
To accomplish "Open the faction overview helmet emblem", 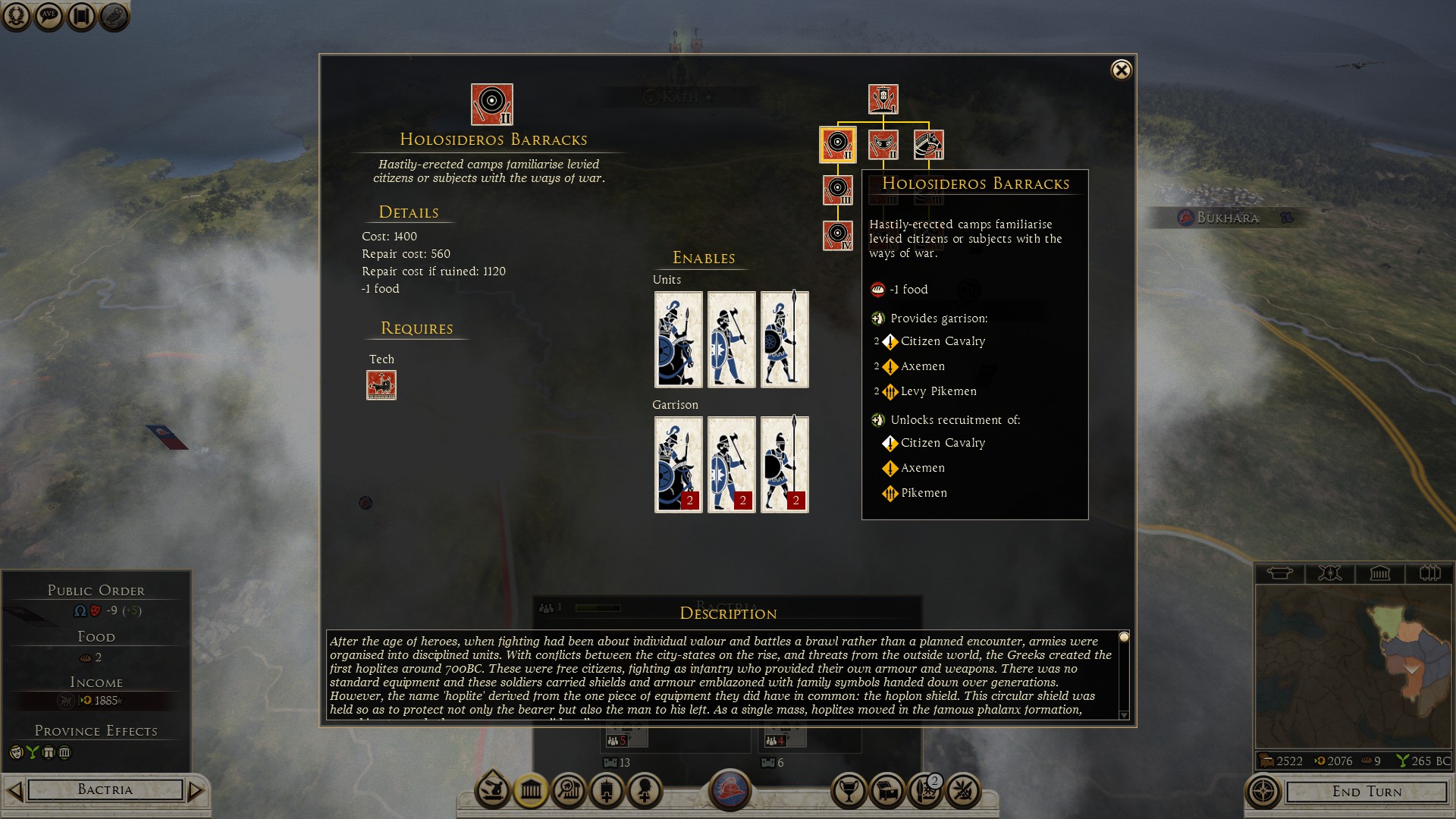I will pyautogui.click(x=730, y=789).
